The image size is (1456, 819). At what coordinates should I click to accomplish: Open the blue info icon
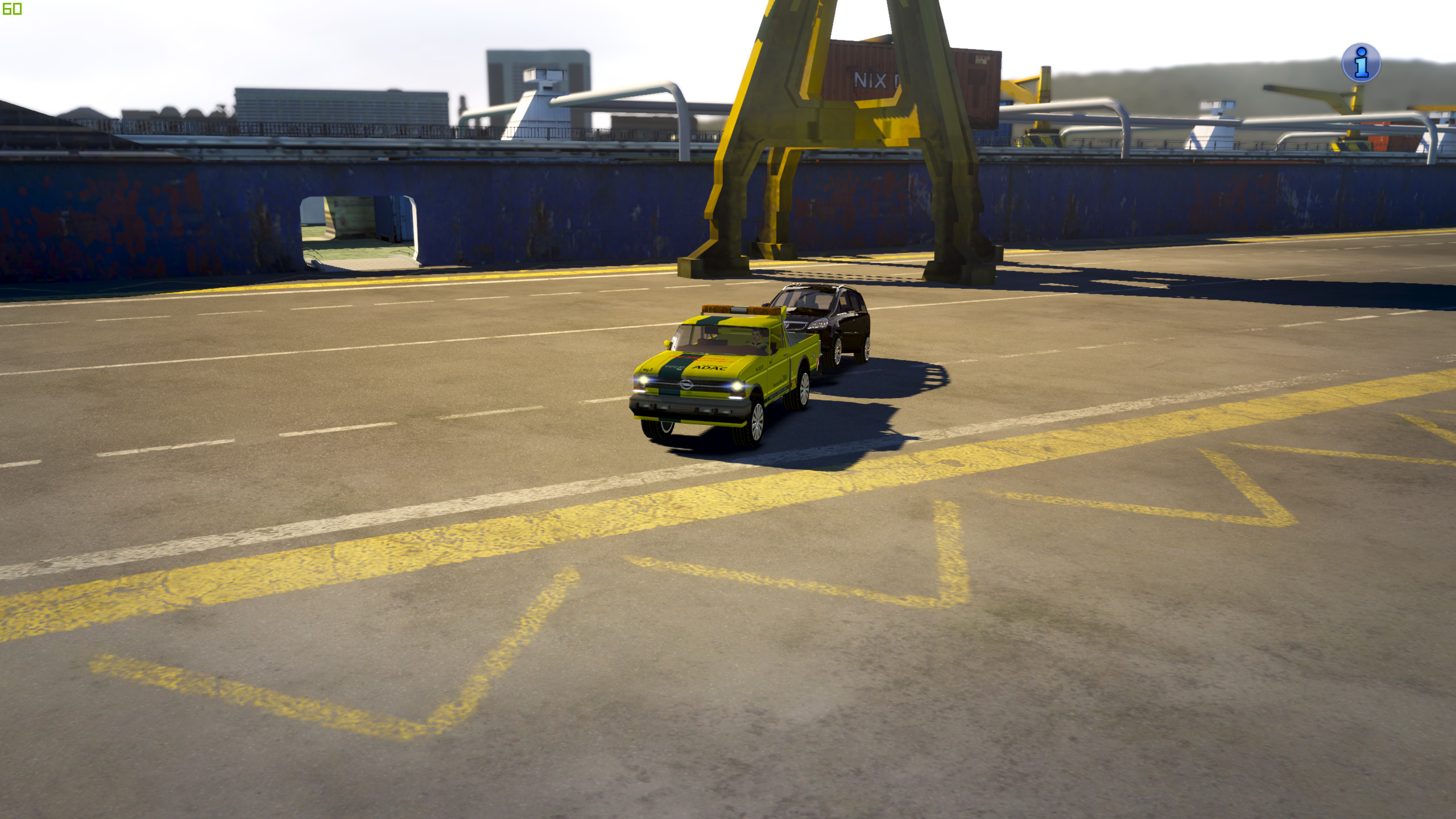pos(1360,63)
